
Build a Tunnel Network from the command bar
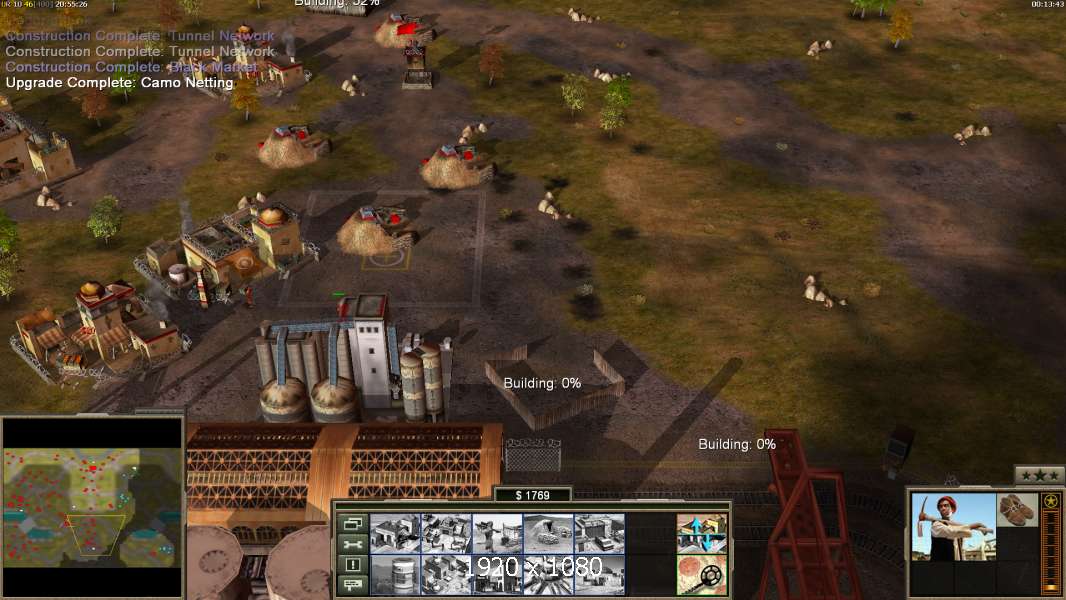(x=548, y=533)
